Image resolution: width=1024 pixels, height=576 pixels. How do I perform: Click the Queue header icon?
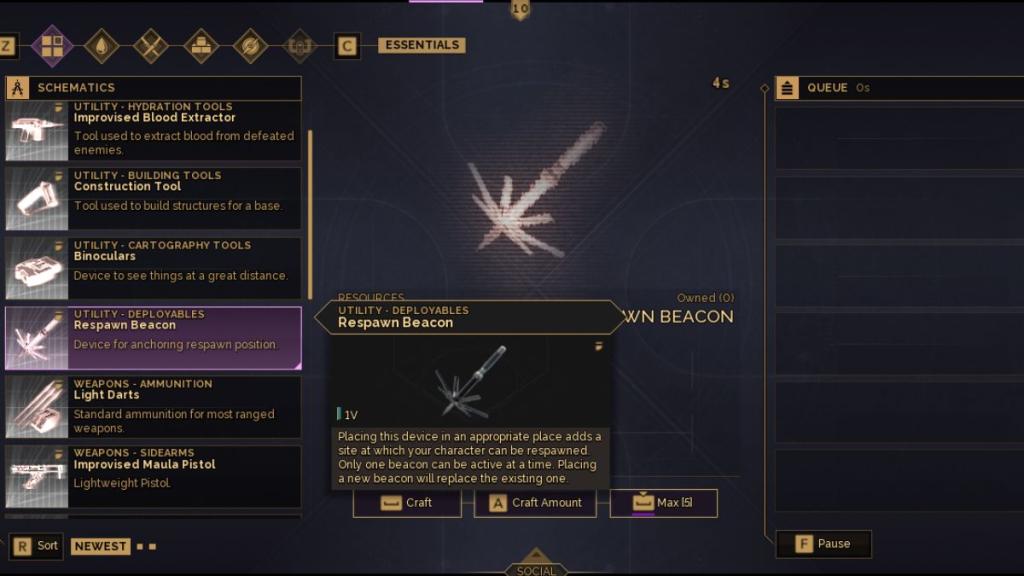pyautogui.click(x=788, y=88)
